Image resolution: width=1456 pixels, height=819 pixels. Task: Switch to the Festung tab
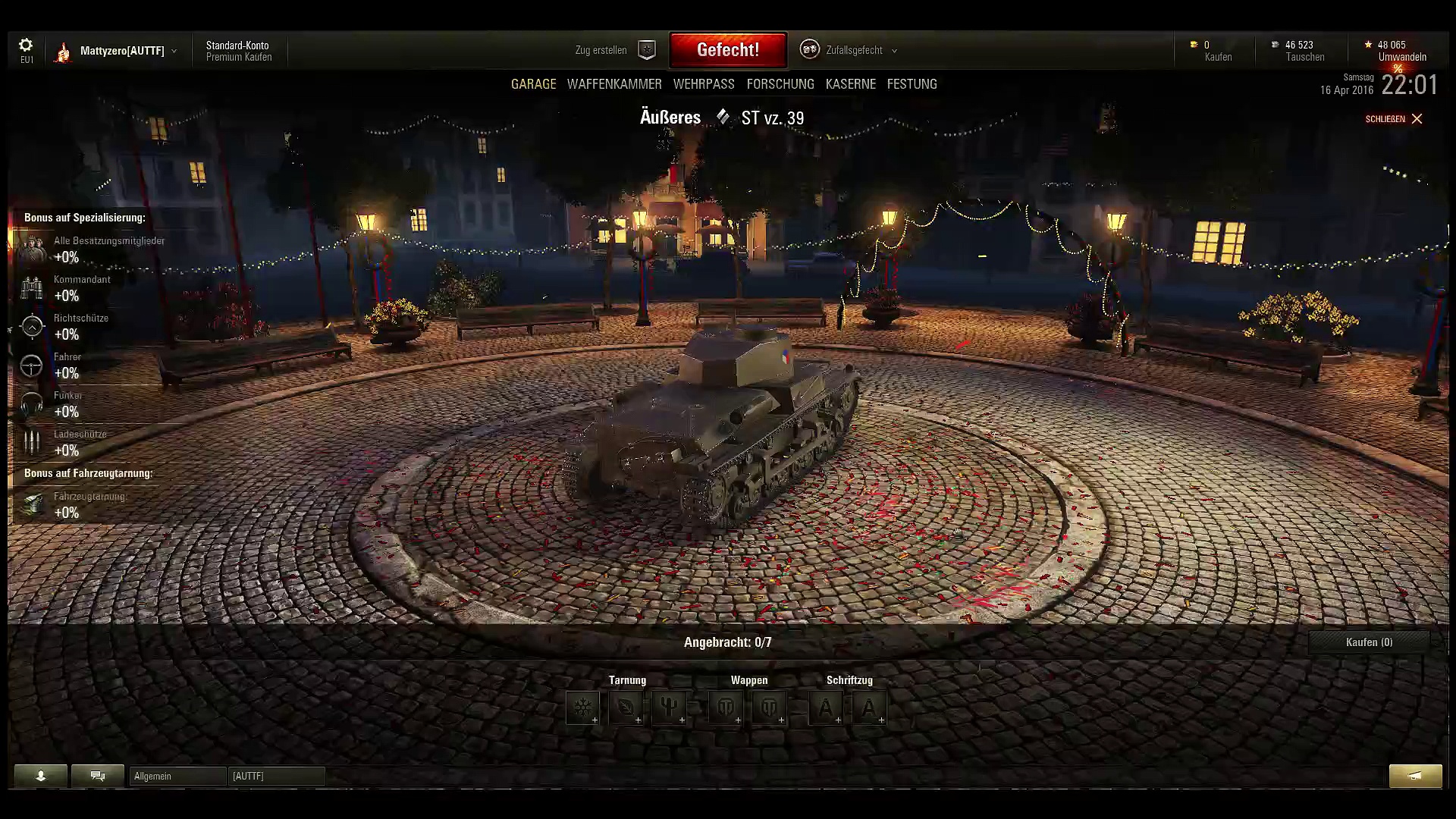click(912, 84)
